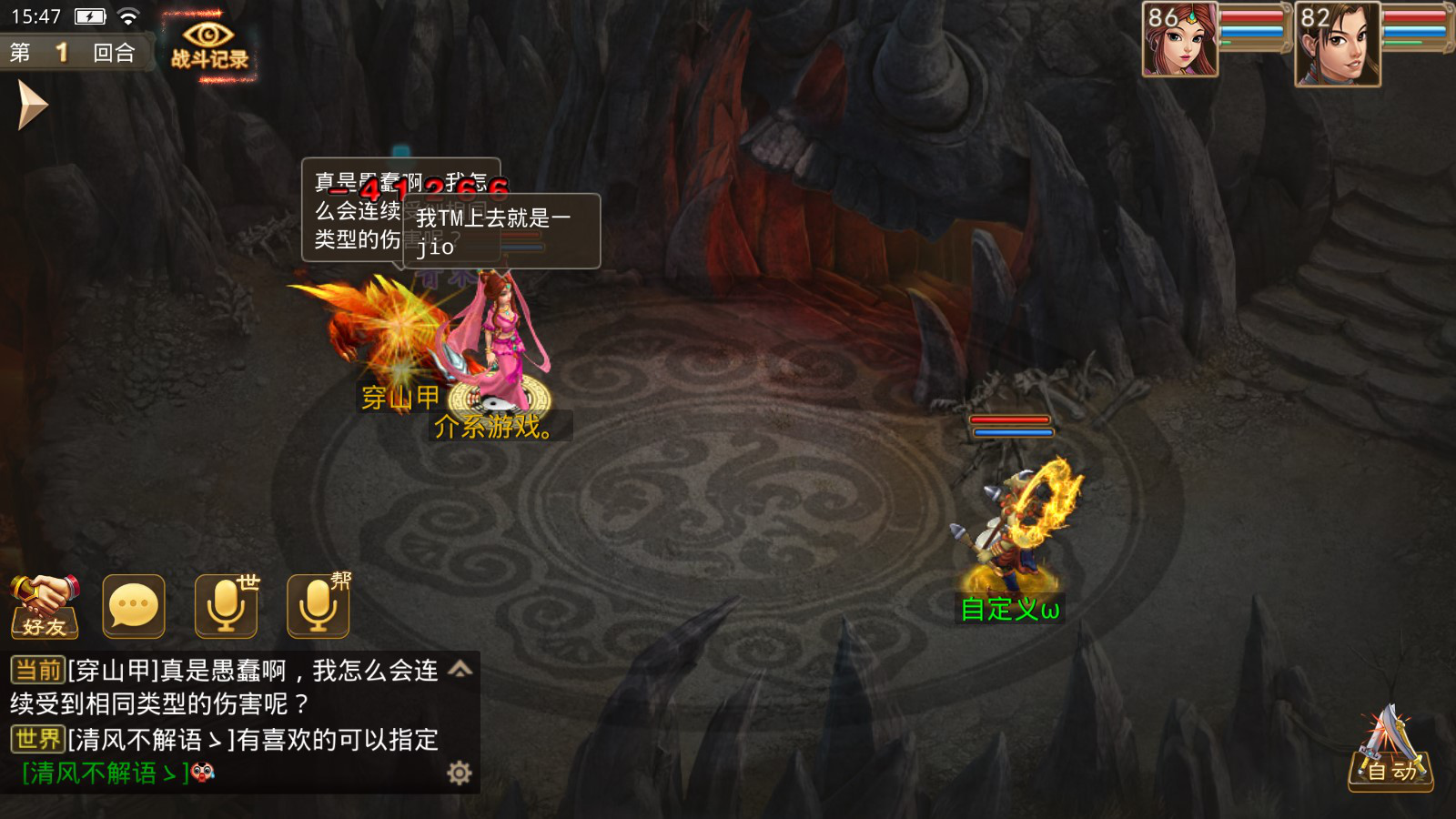
Task: Select the level 82 dark-haired character portrait
Action: 1337,44
